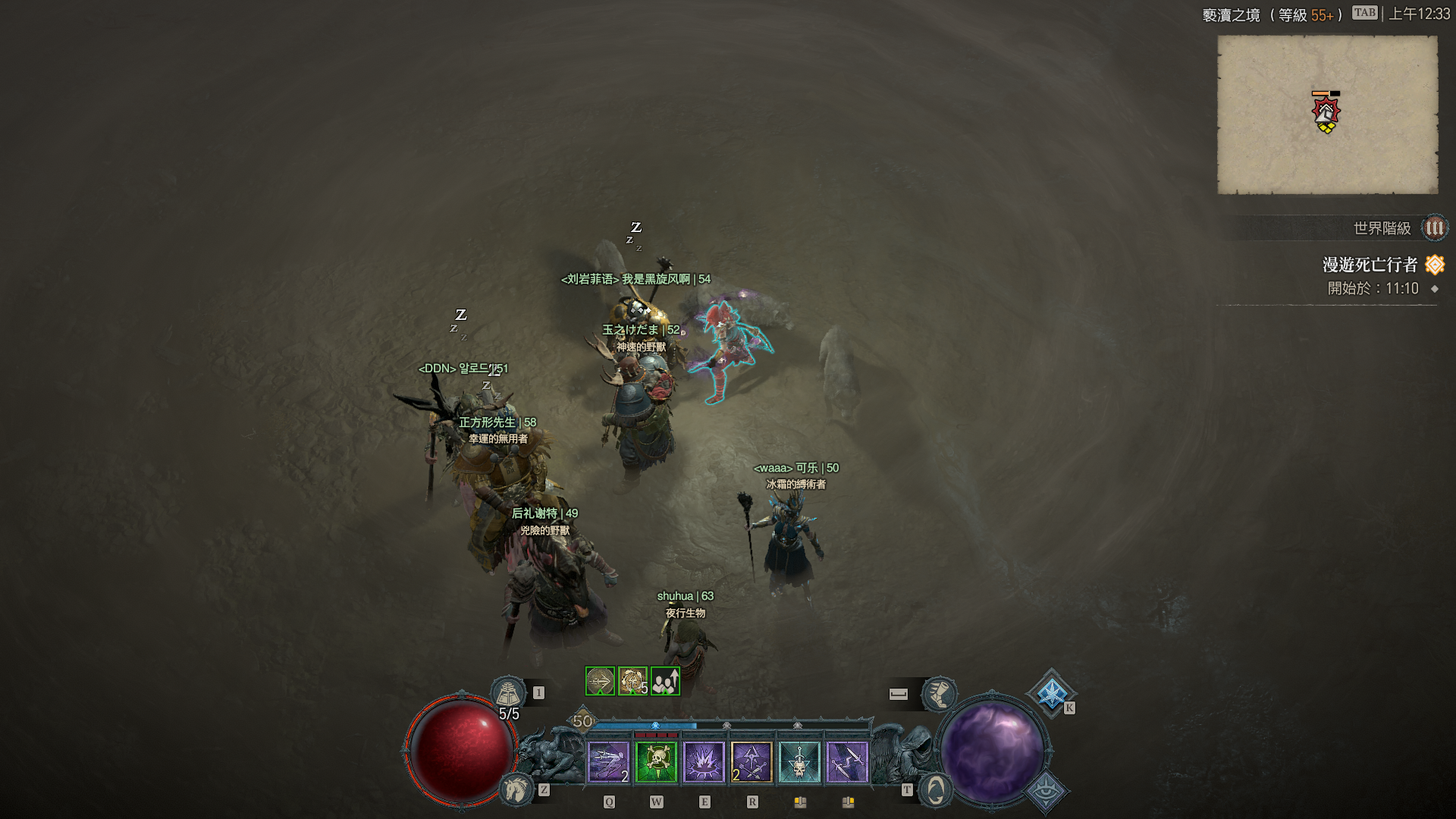Click the World Tier III badge
Screen dimensions: 1456x819
(1434, 227)
